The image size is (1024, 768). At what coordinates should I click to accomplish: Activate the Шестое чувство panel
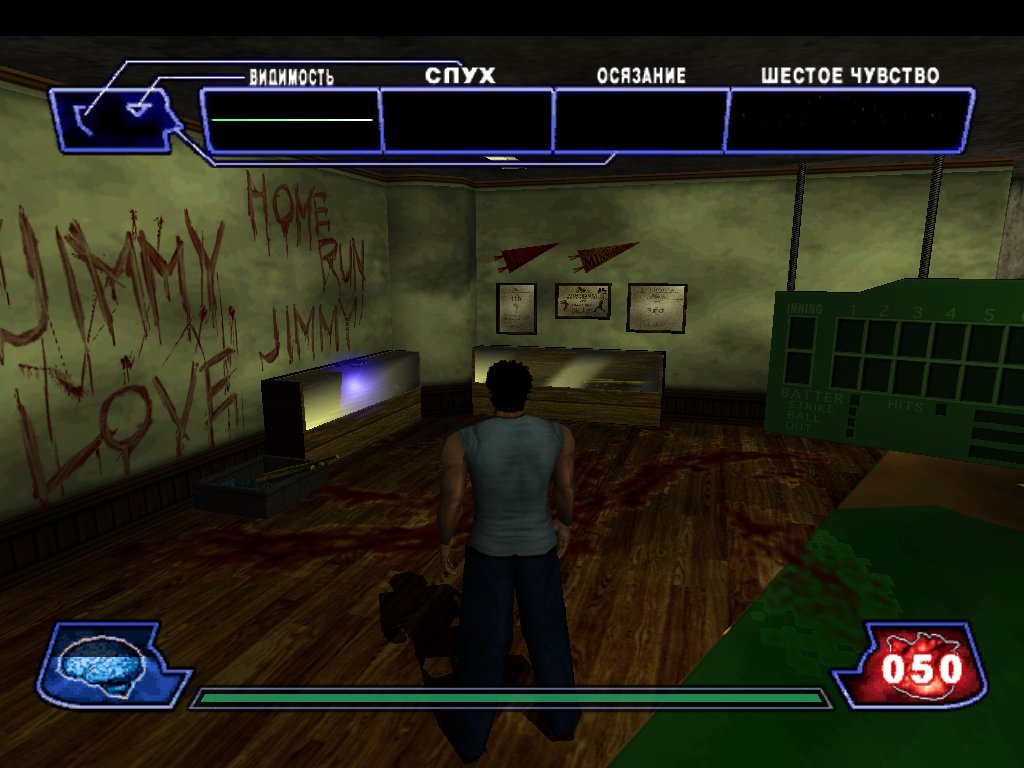[849, 120]
